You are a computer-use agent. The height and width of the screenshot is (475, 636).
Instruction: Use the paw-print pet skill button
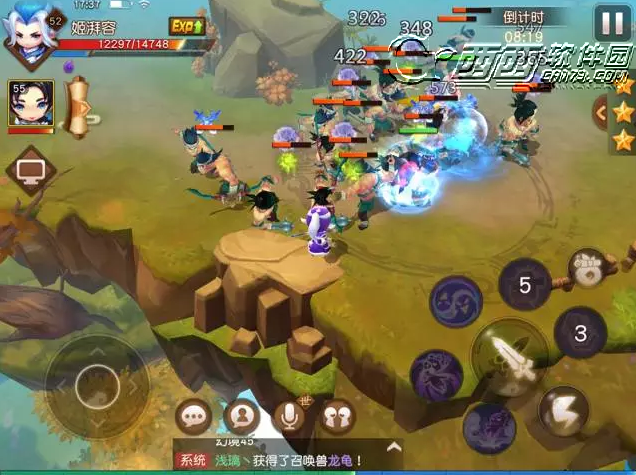click(x=587, y=268)
